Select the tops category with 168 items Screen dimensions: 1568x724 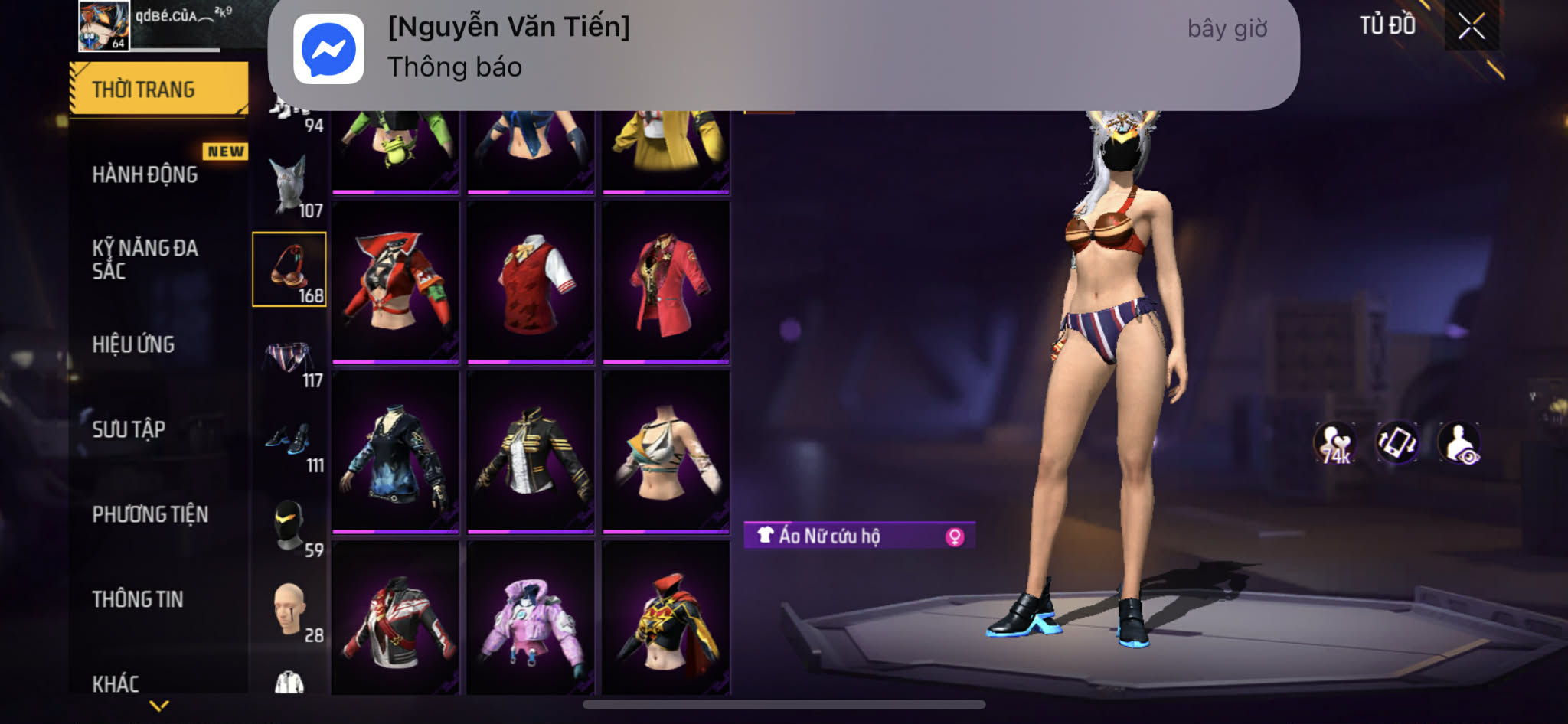289,269
